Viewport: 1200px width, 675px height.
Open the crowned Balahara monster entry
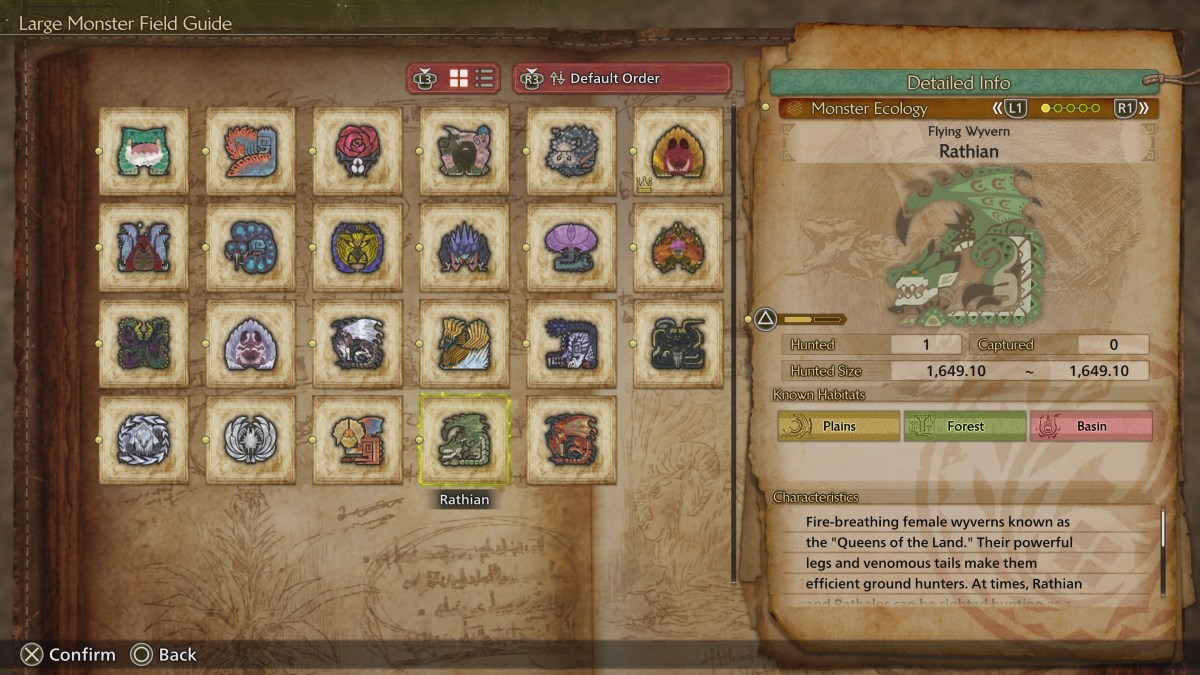click(679, 151)
